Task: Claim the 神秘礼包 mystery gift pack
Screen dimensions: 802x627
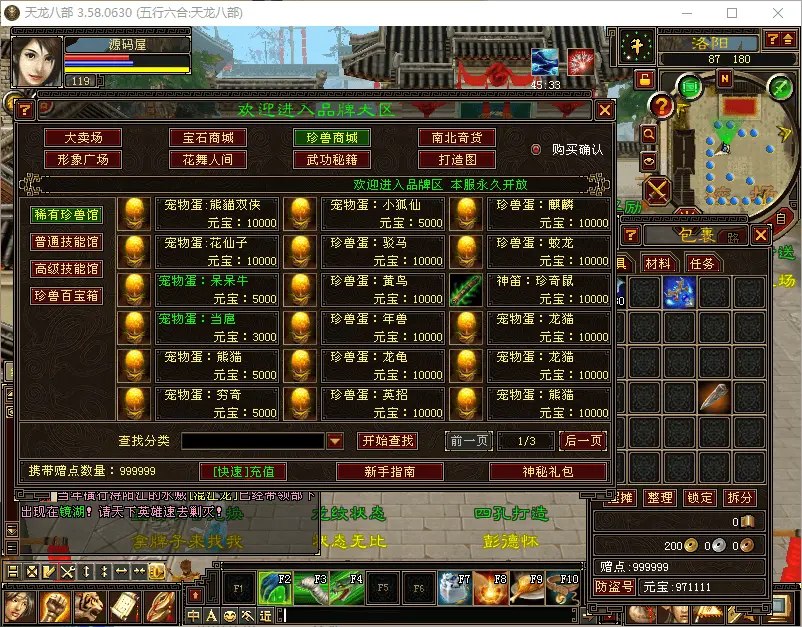Action: (548, 471)
